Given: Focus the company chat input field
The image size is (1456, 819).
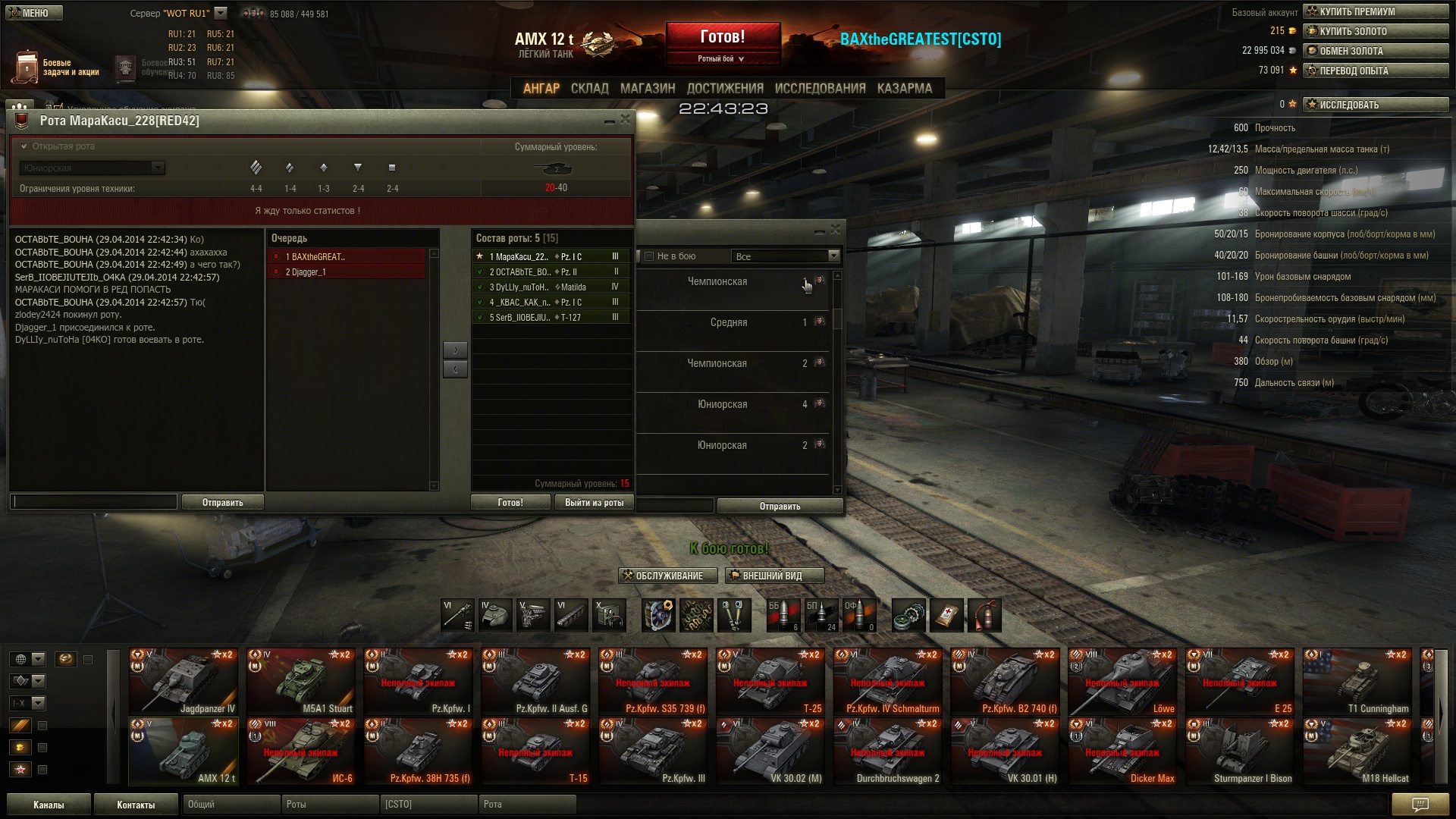Looking at the screenshot, I should click(x=94, y=502).
